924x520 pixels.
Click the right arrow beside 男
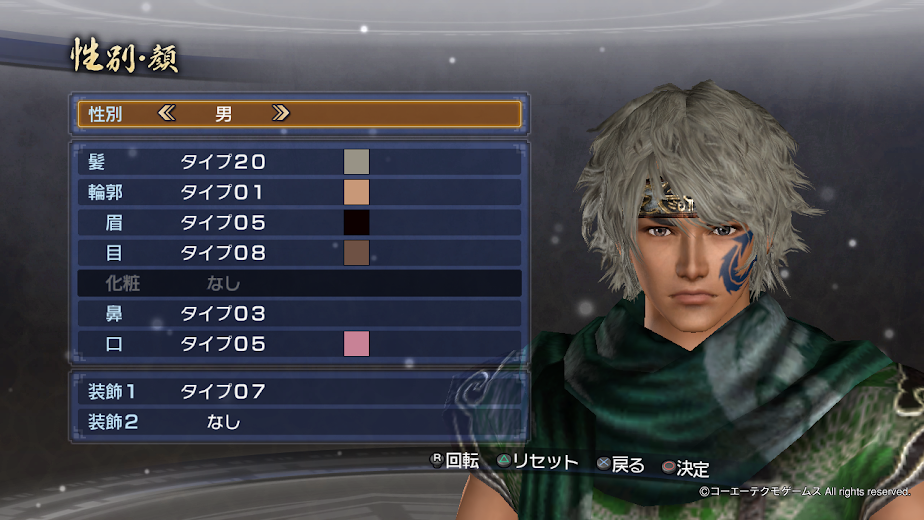coord(281,114)
